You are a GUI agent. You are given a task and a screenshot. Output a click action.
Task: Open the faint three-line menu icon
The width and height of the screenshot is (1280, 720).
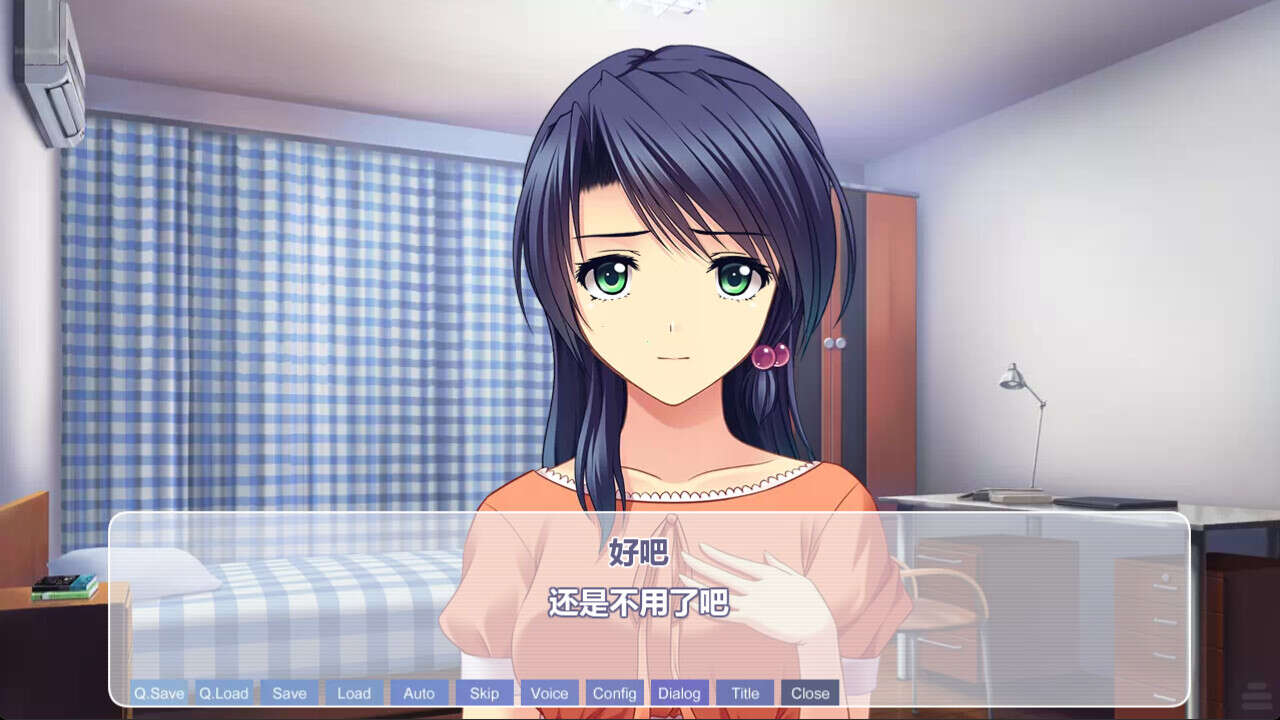click(1256, 696)
